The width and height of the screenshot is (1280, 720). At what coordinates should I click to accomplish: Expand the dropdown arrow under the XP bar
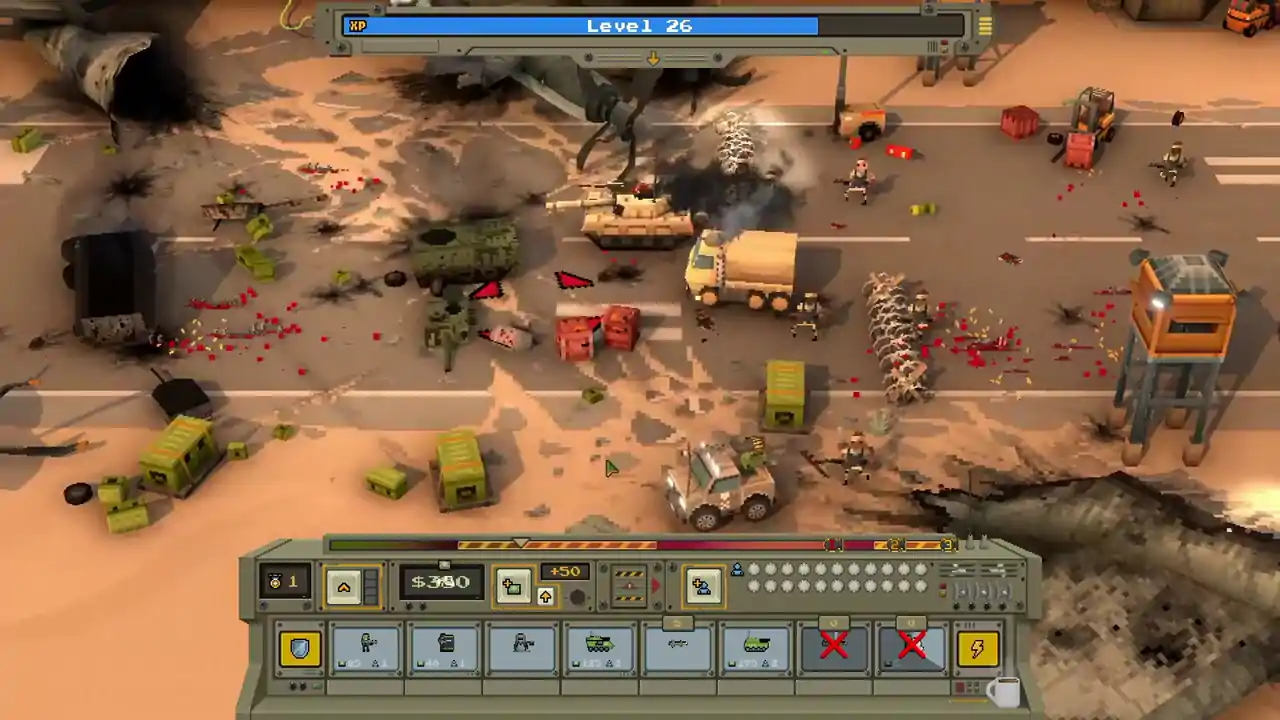coord(654,58)
